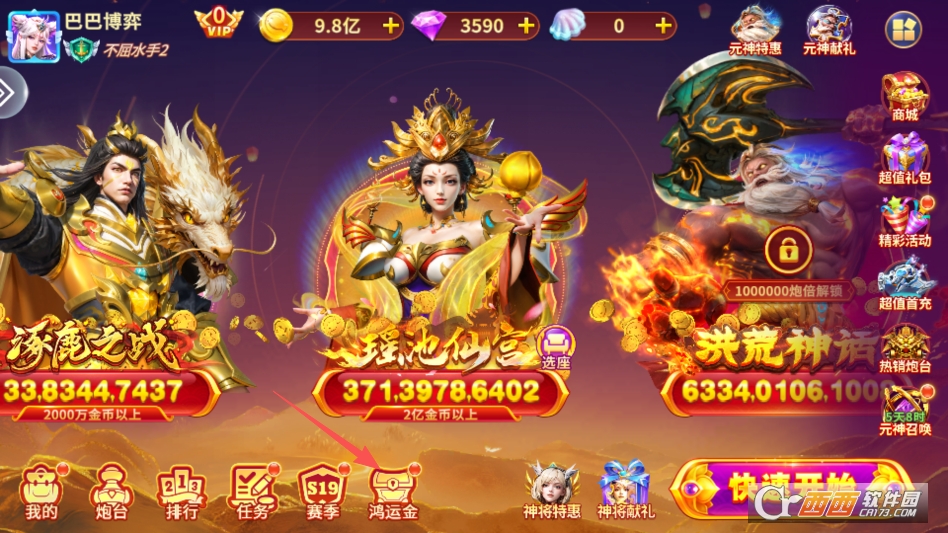The width and height of the screenshot is (948, 533).
Task: Open the 神将献礼 gift box
Action: tap(625, 490)
